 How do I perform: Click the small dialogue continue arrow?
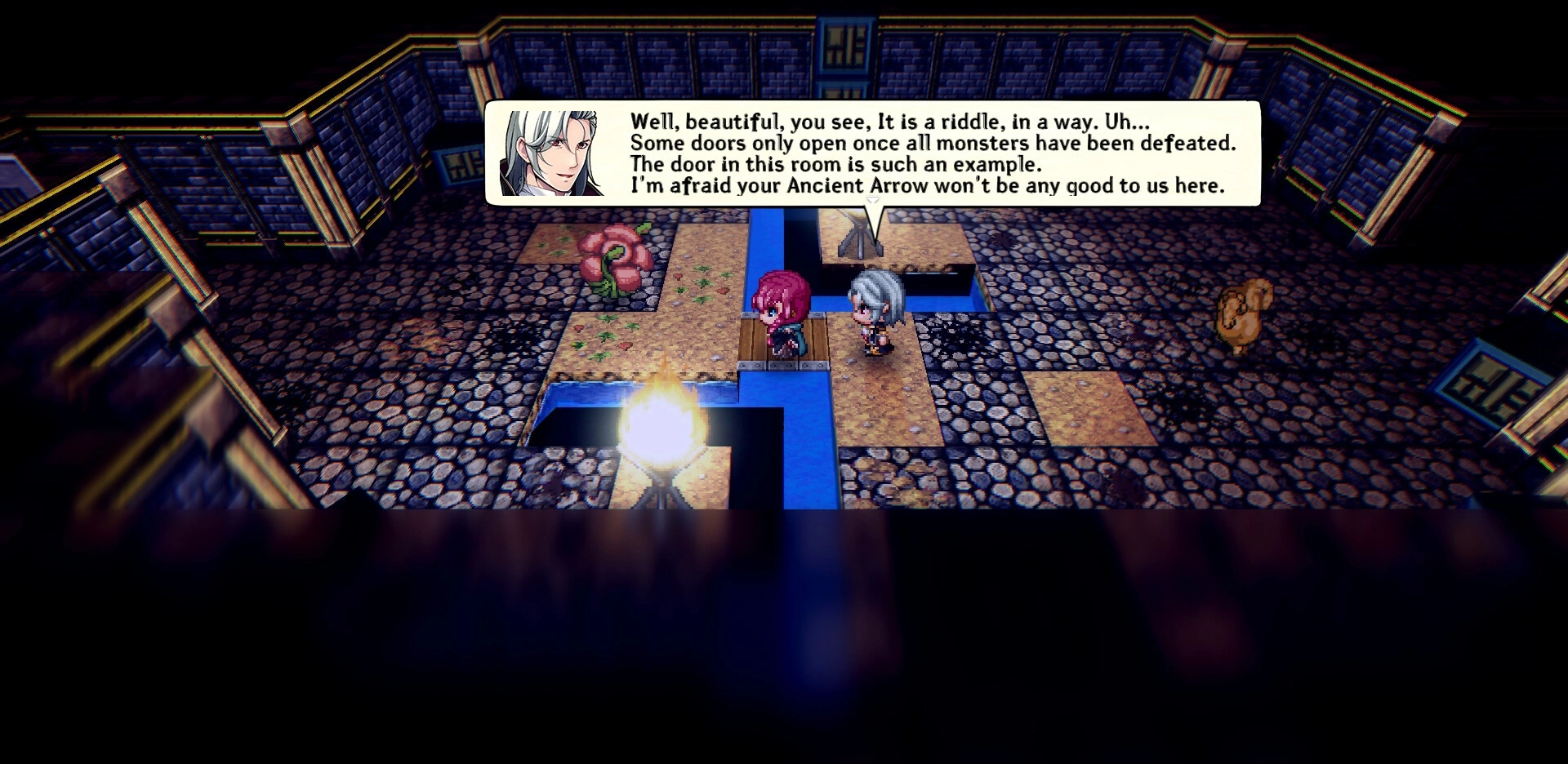point(872,200)
